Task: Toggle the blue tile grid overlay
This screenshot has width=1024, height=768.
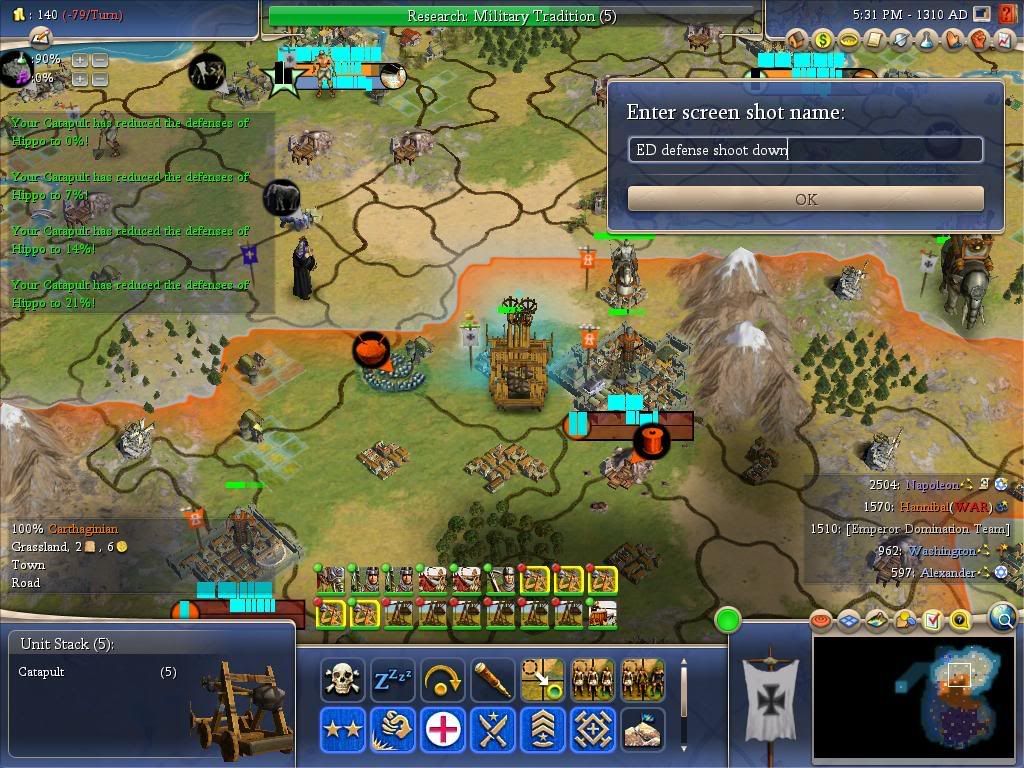Action: tap(850, 621)
